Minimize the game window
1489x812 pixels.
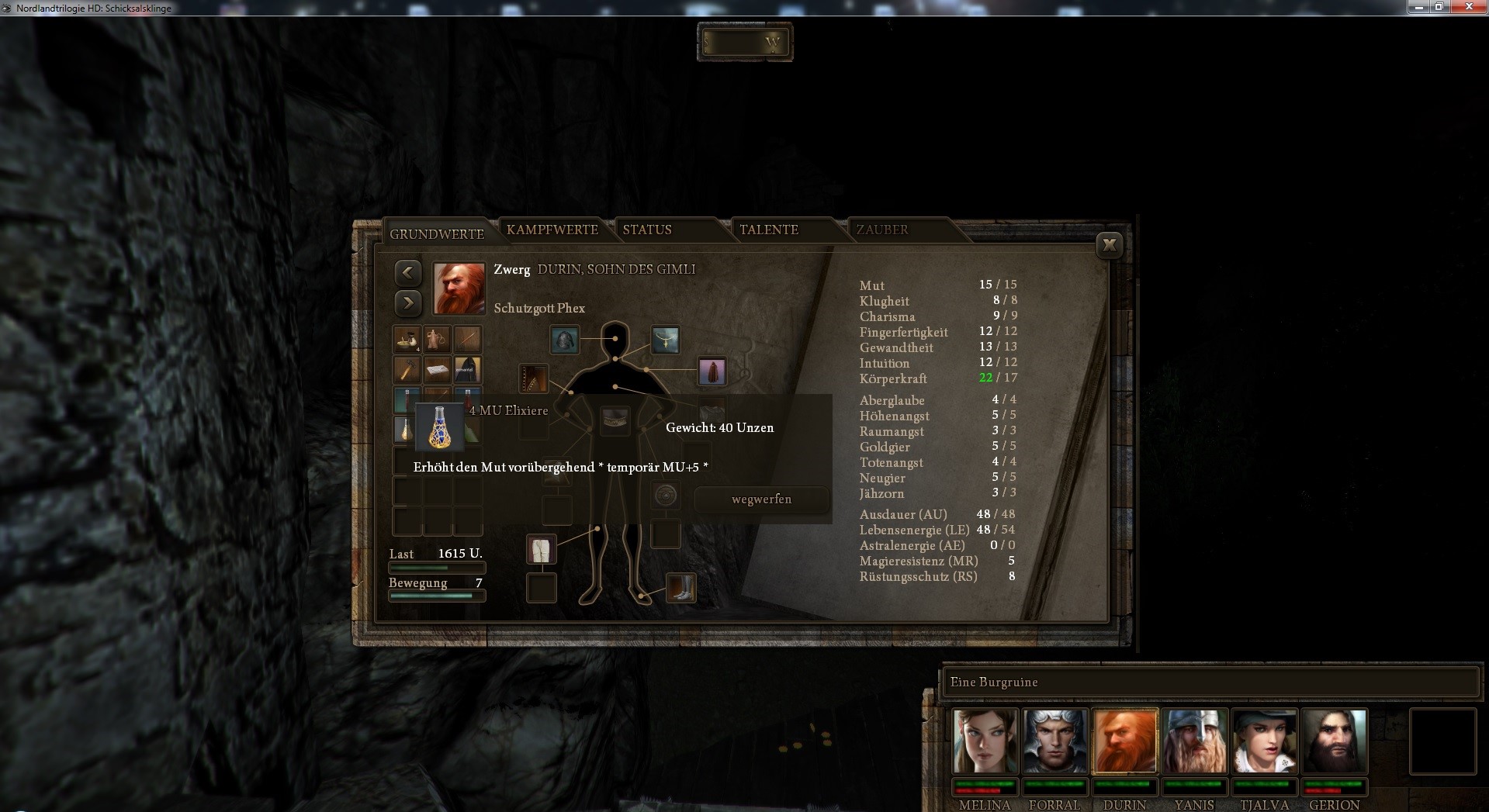[x=1419, y=7]
